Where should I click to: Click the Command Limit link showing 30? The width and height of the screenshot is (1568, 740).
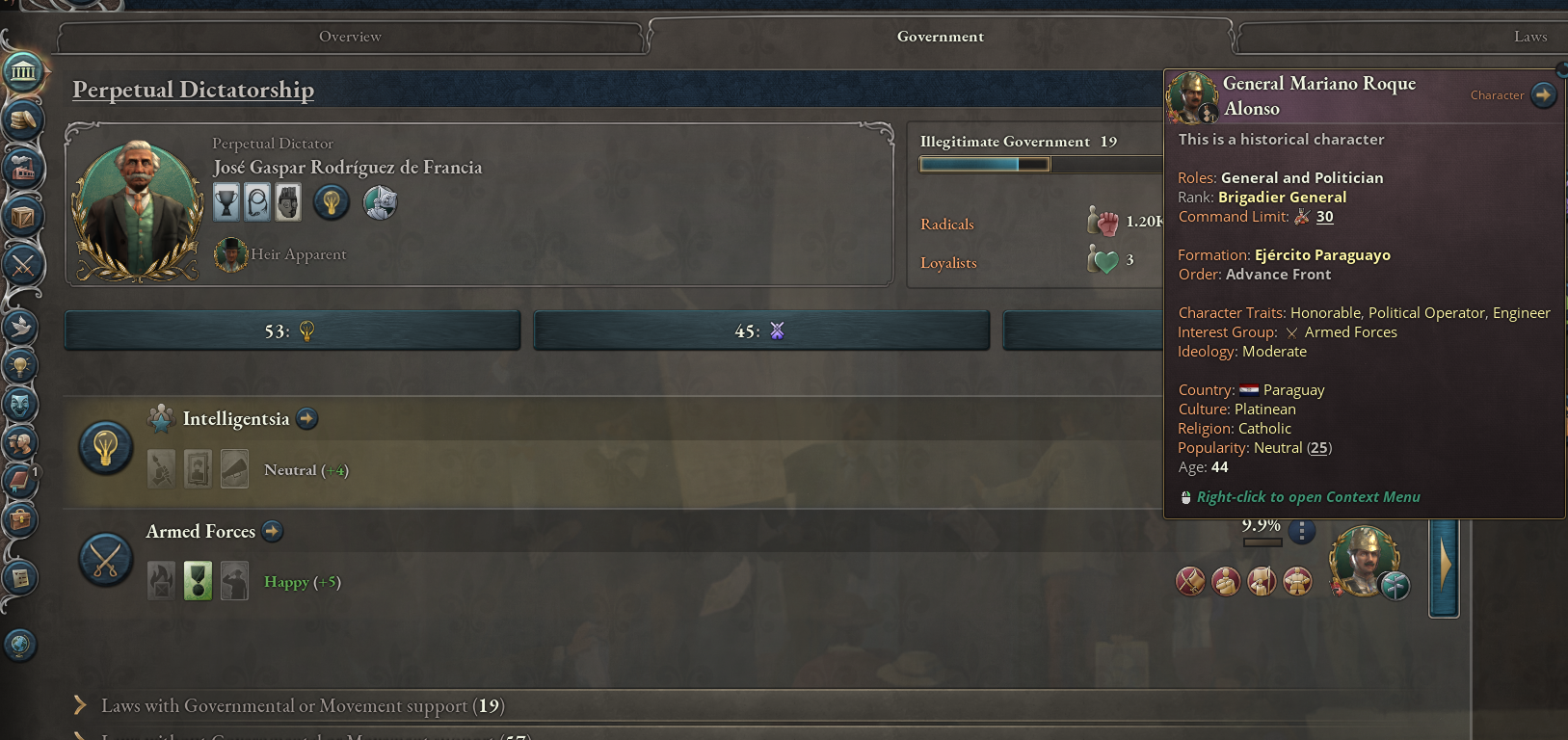point(1324,217)
